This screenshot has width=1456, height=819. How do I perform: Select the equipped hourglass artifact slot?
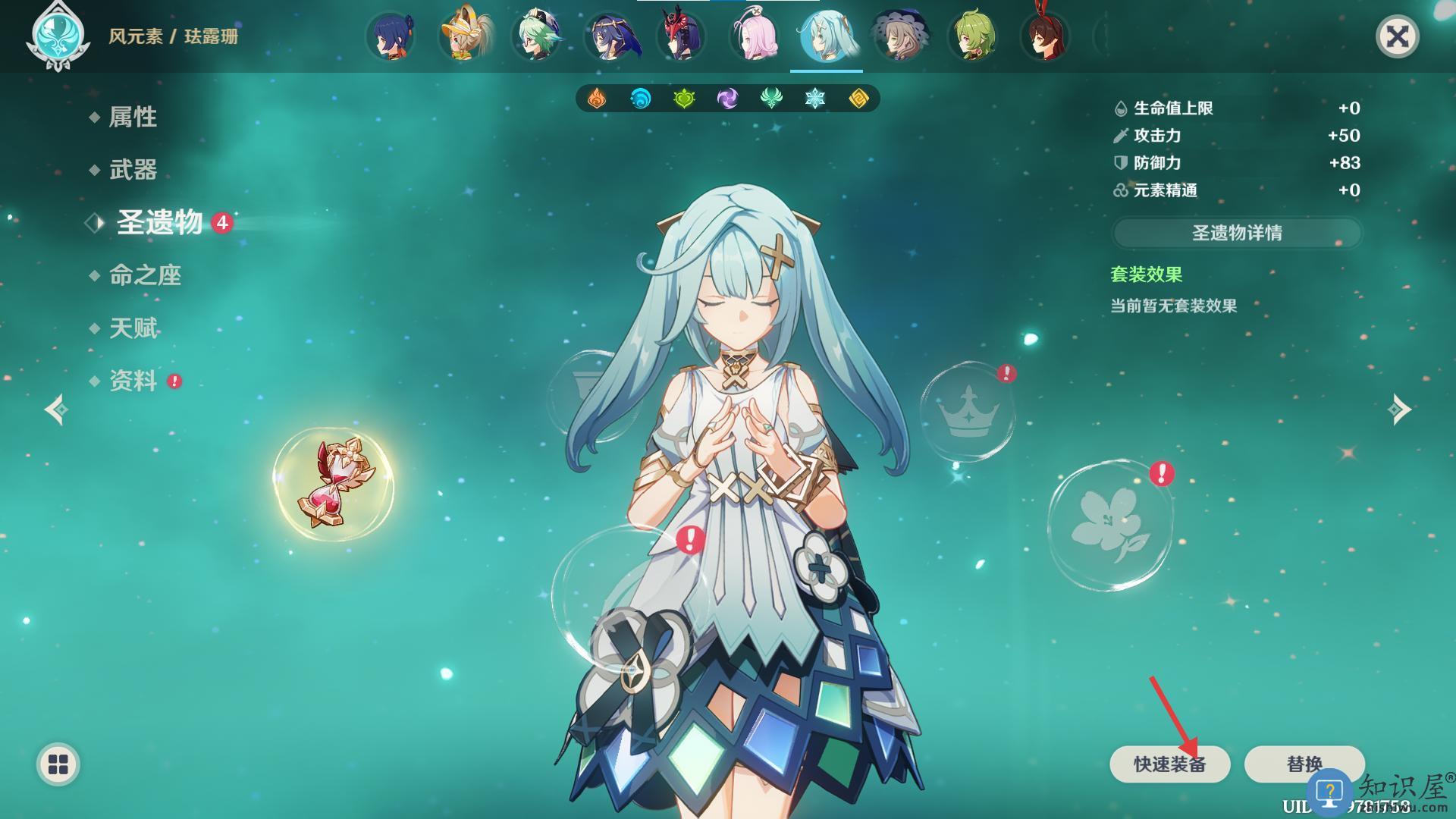click(x=334, y=484)
